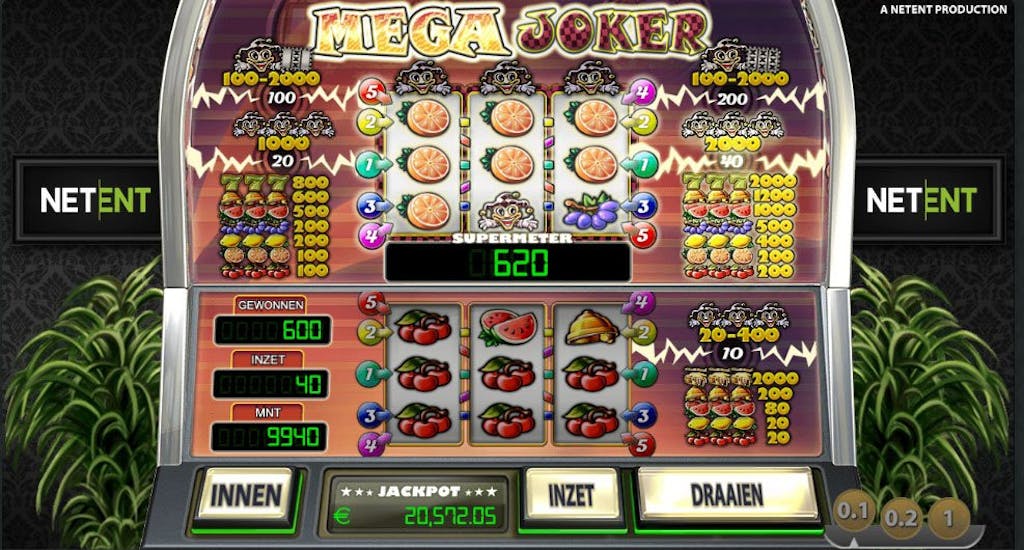Raise the bet with the INZET button
The width and height of the screenshot is (1024, 550).
pyautogui.click(x=569, y=494)
